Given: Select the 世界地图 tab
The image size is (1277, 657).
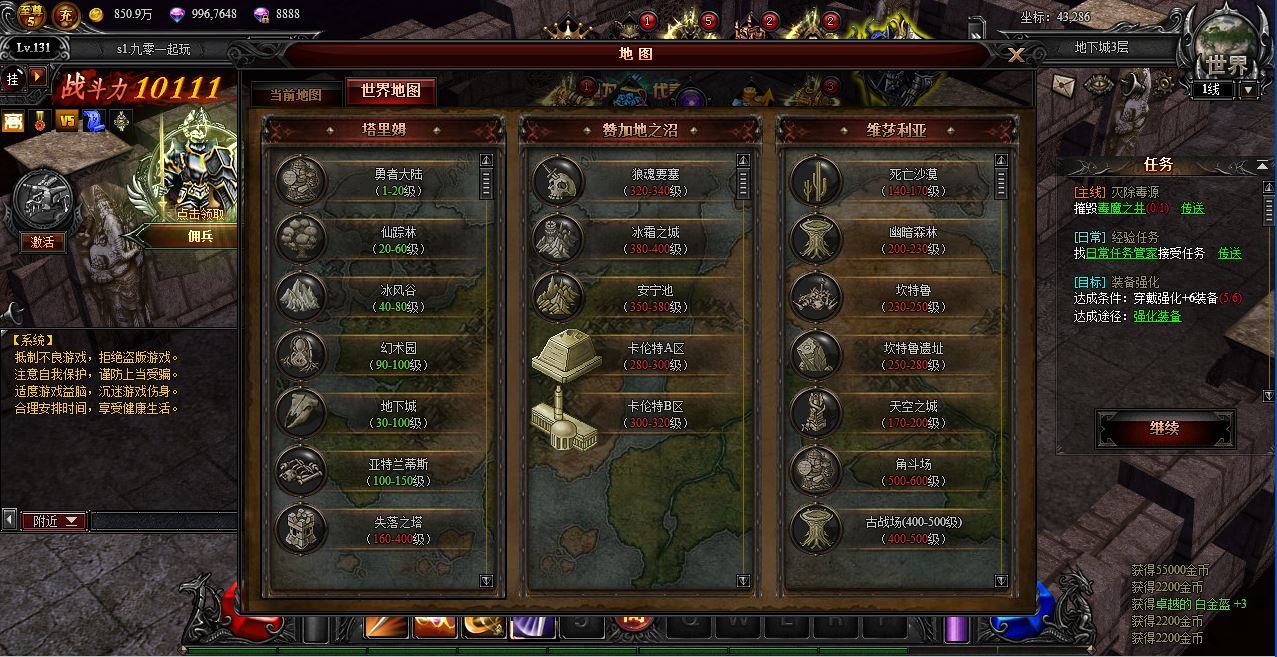Looking at the screenshot, I should (390, 91).
